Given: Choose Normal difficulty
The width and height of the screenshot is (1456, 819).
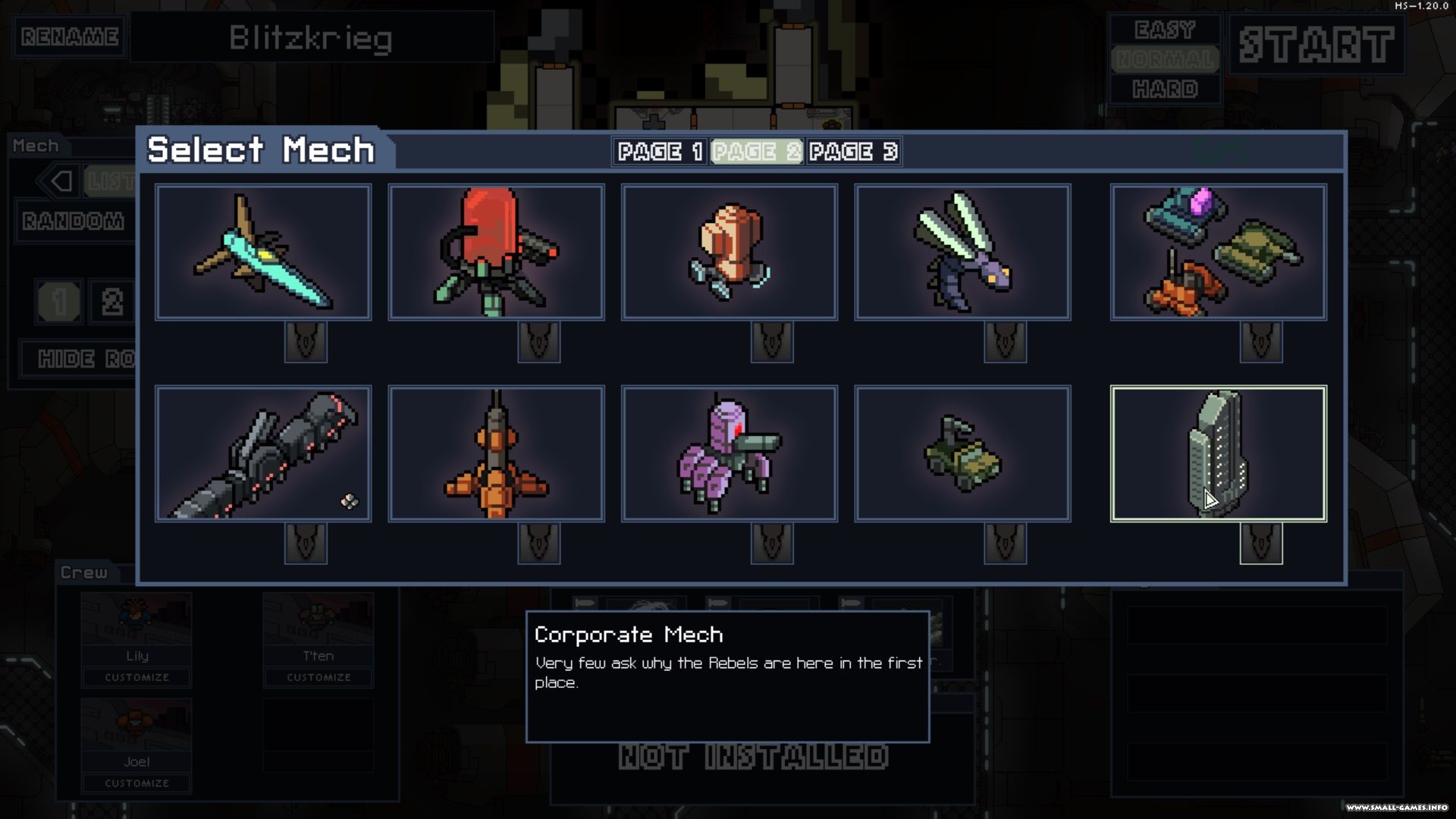Looking at the screenshot, I should click(1165, 59).
